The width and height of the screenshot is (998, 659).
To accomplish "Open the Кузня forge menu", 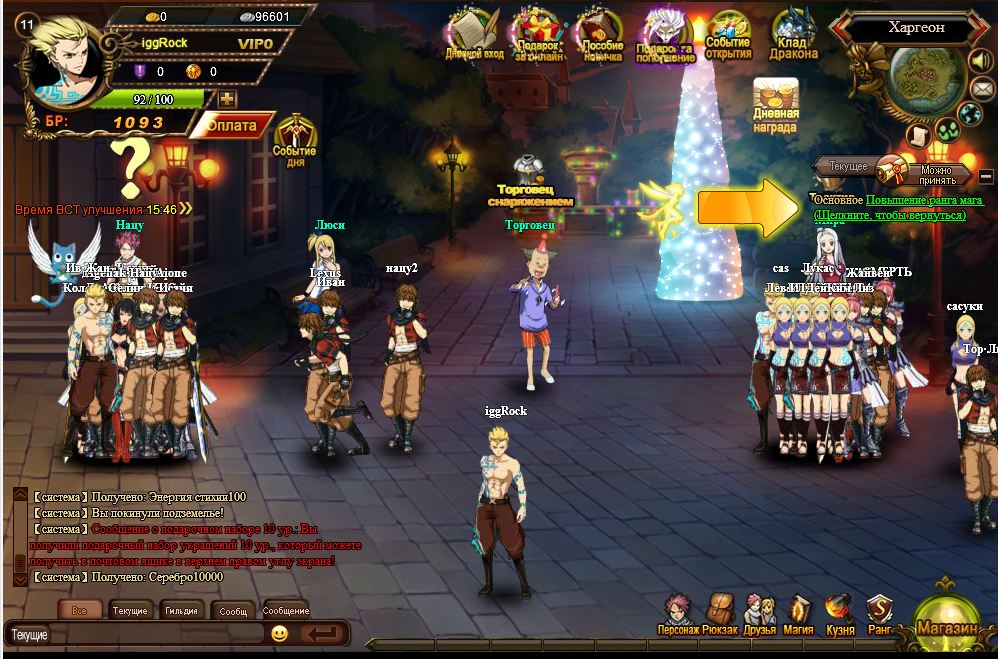I will coord(840,613).
